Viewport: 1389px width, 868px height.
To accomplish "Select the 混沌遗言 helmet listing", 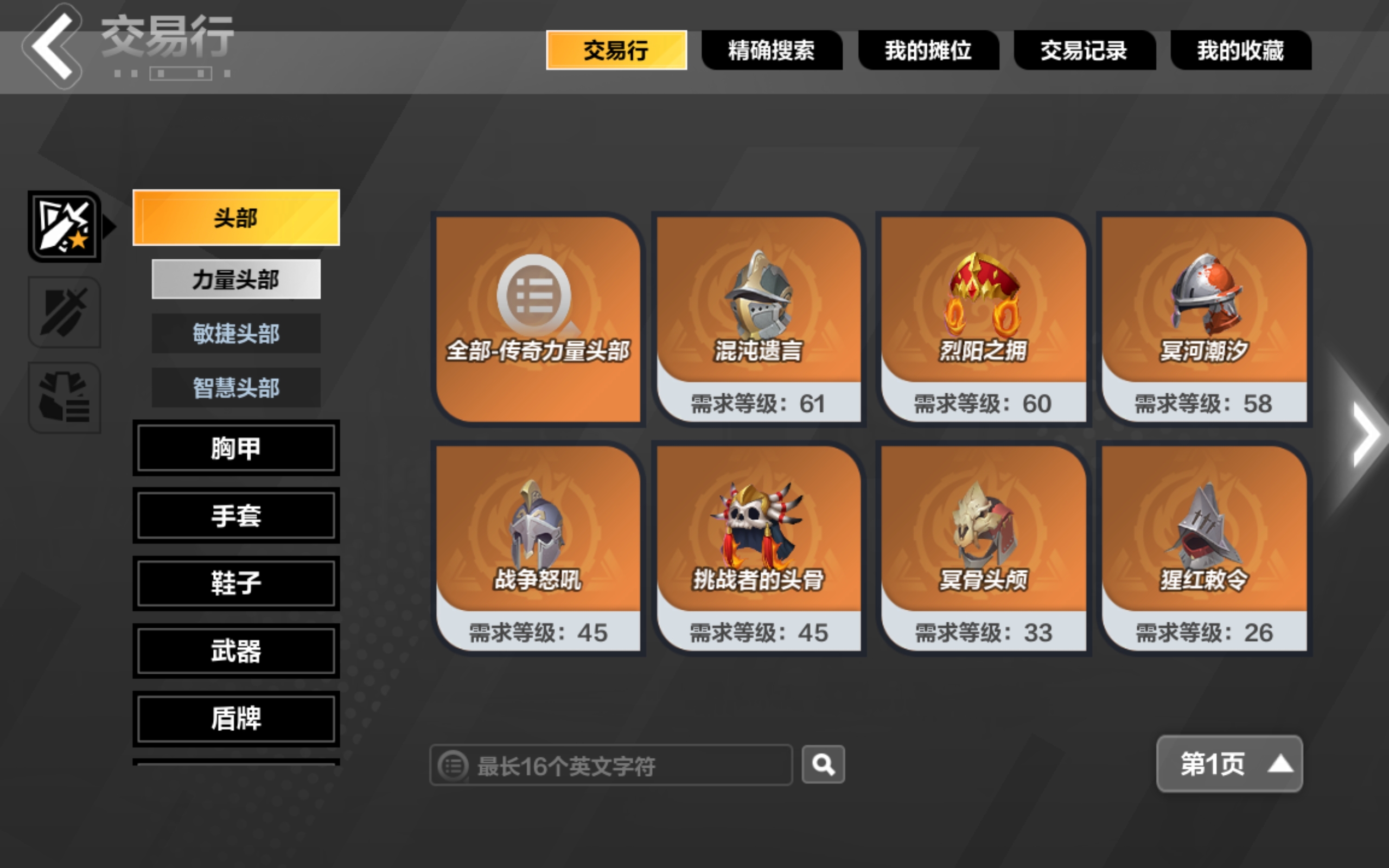I will 759,316.
